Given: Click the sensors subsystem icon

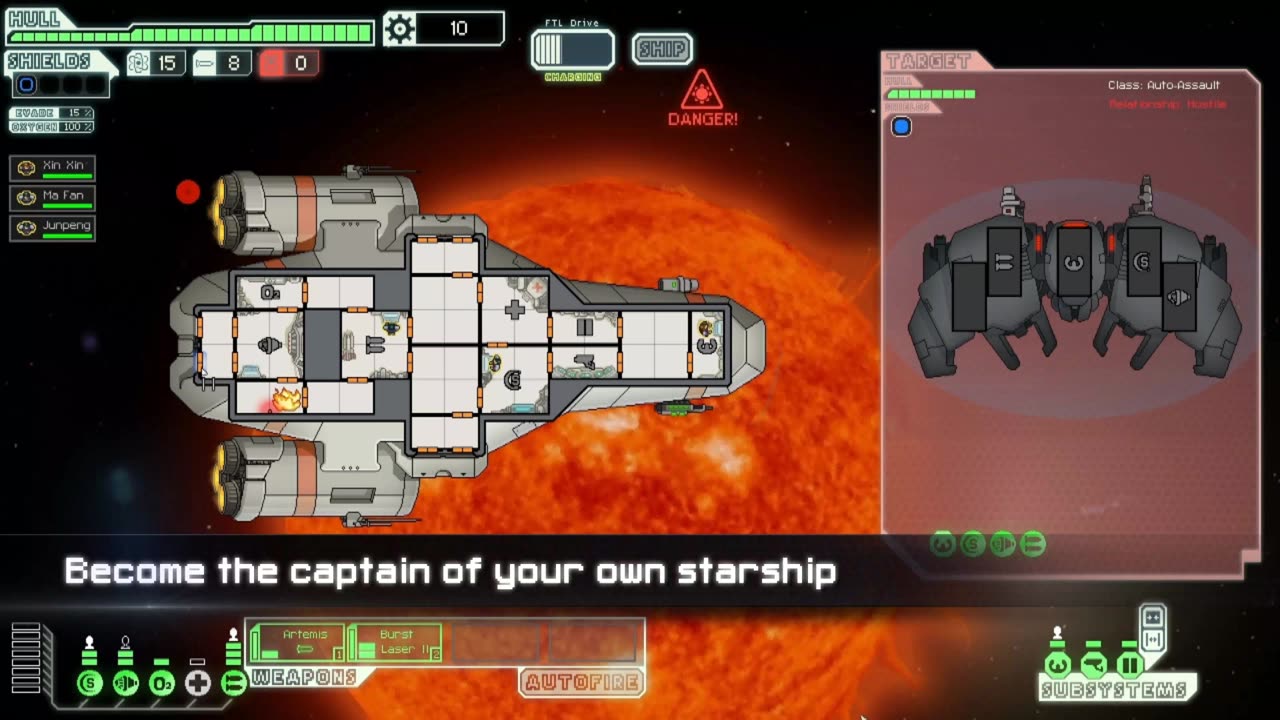Looking at the screenshot, I should click(x=1093, y=664).
